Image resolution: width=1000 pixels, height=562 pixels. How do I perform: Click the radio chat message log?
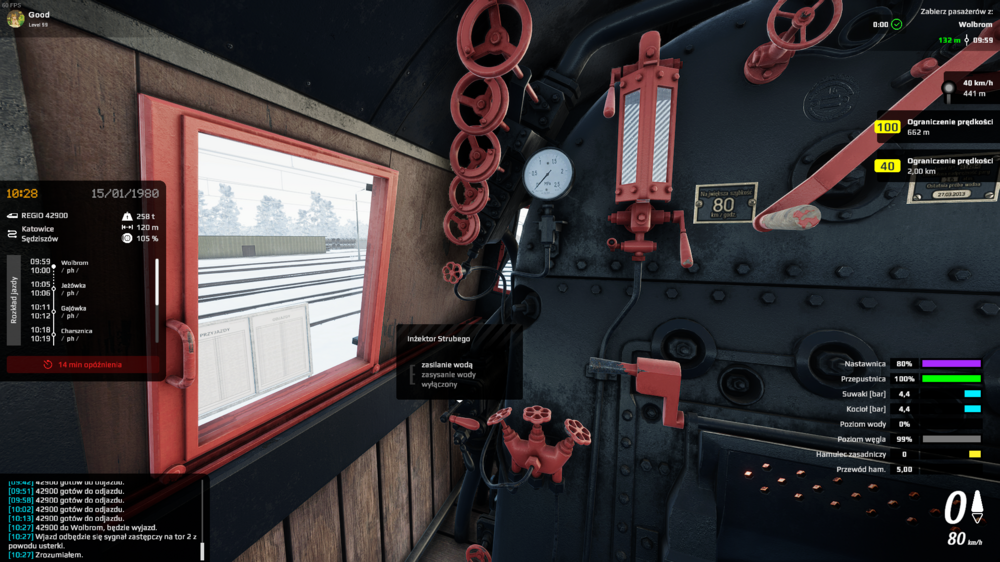pos(100,516)
